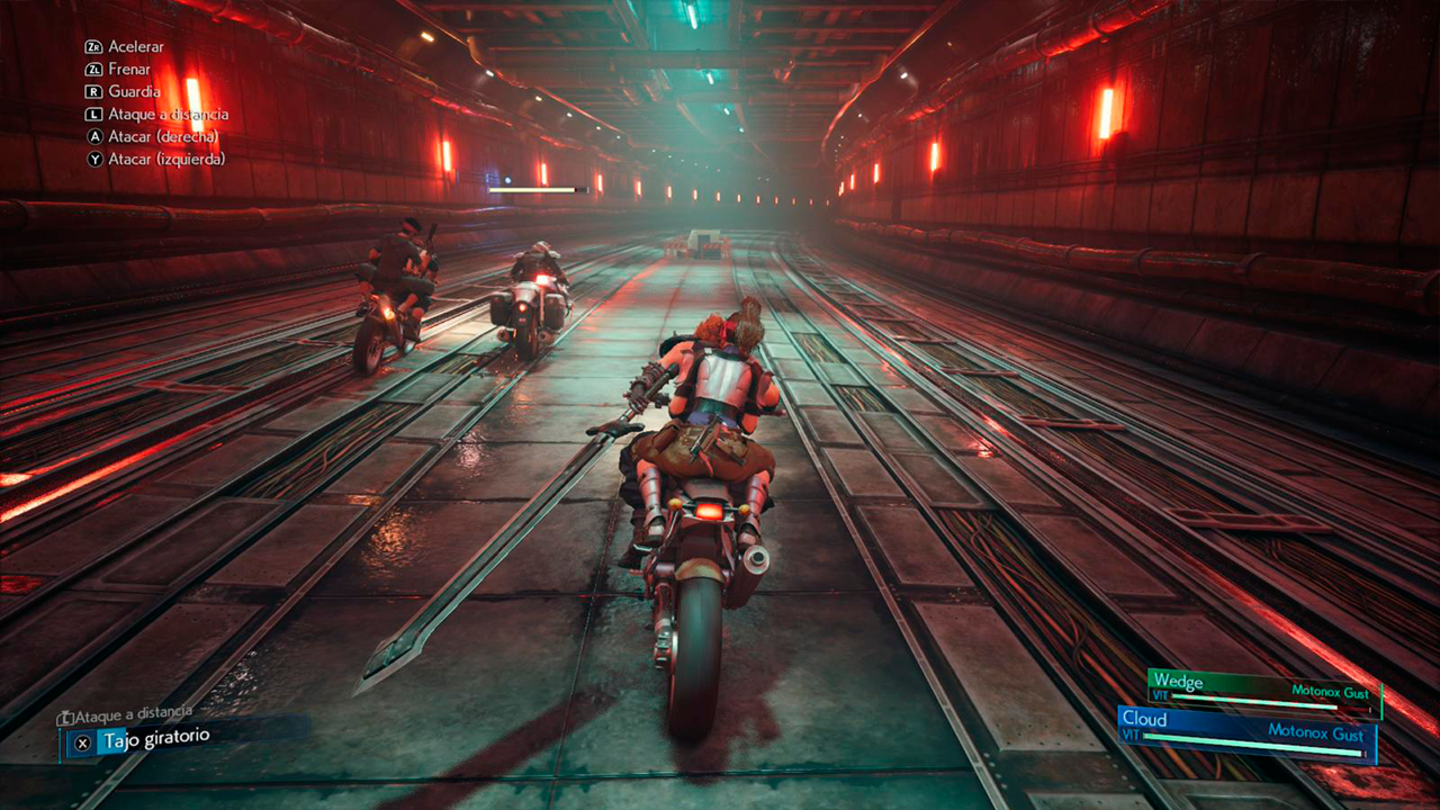The width and height of the screenshot is (1440, 810).
Task: Click the Y Atacar (izquierda) button icon
Action: [94, 159]
